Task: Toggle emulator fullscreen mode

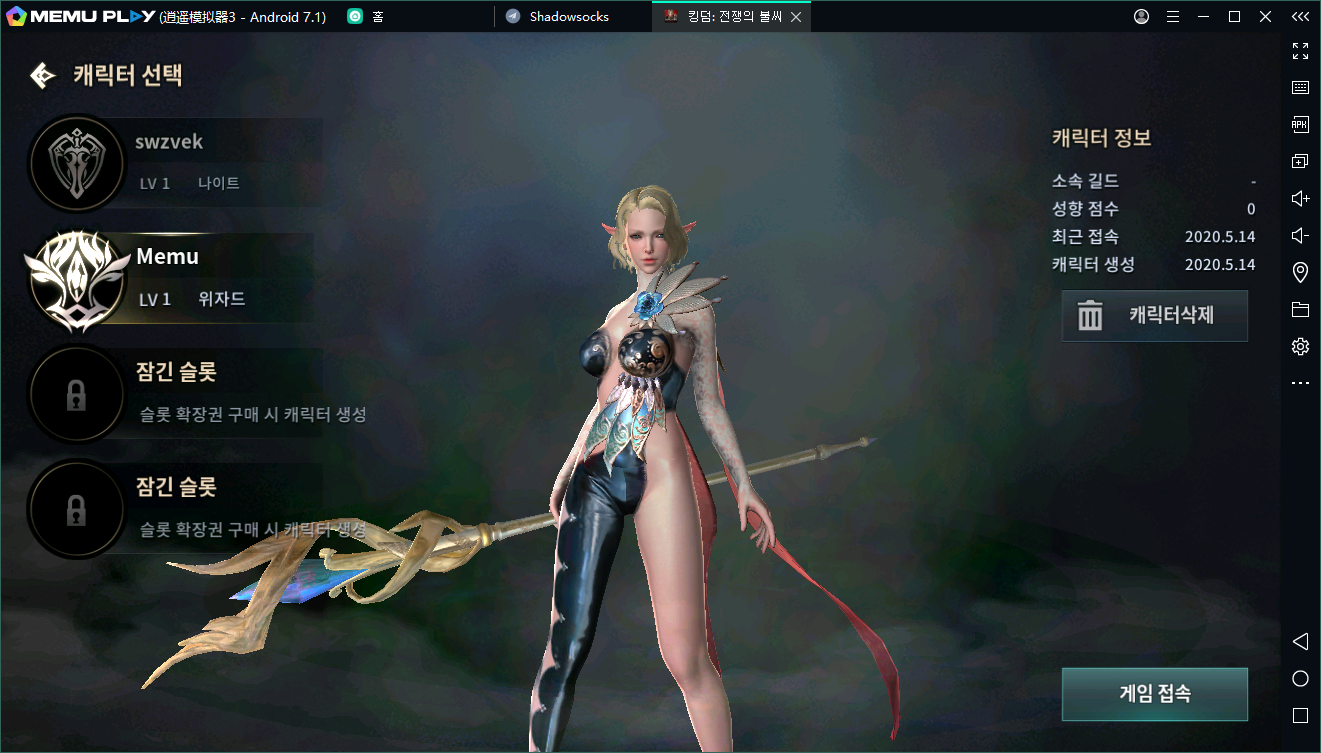Action: coord(1300,51)
